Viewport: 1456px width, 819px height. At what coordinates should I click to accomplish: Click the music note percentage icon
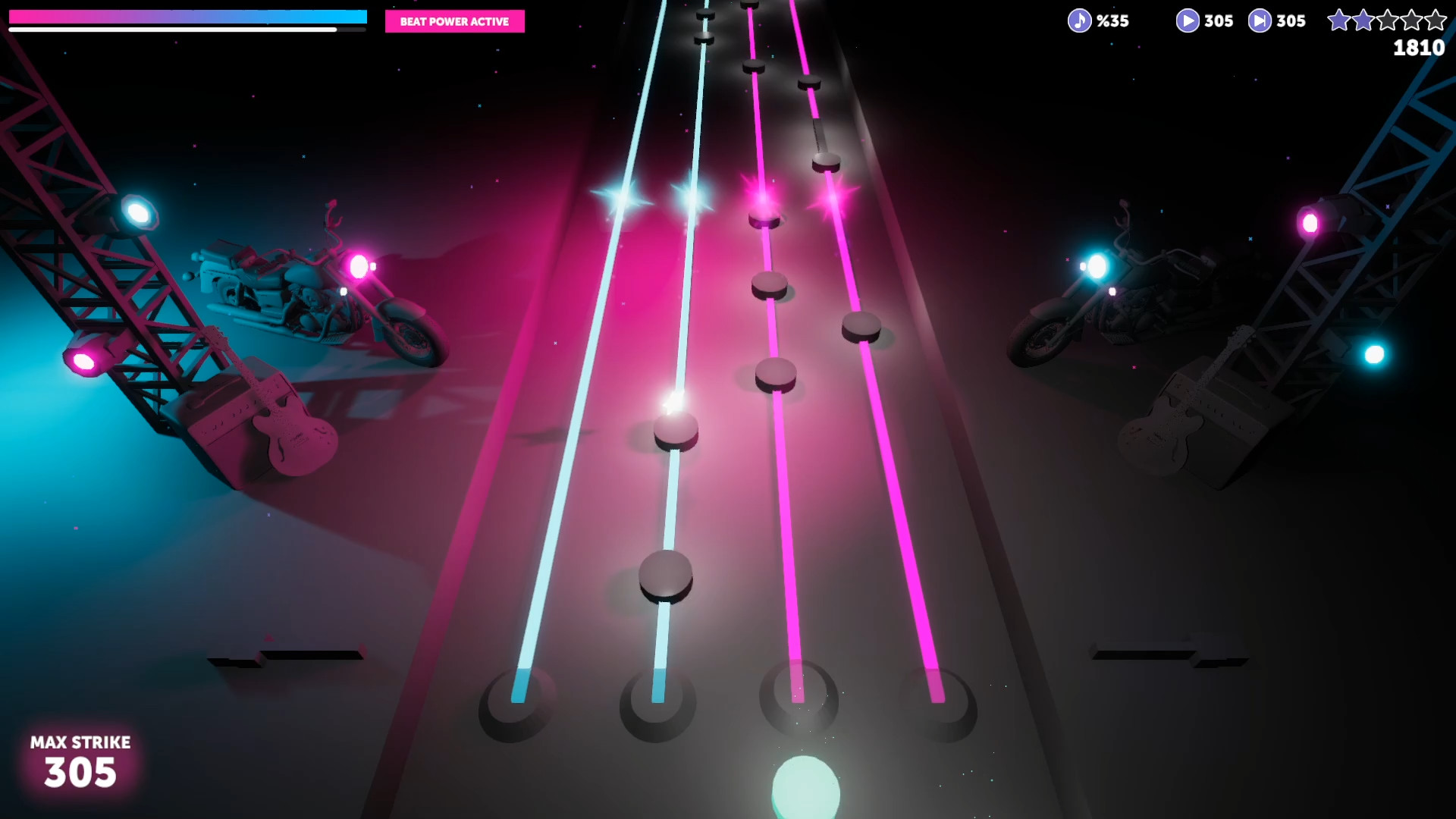(x=1078, y=20)
